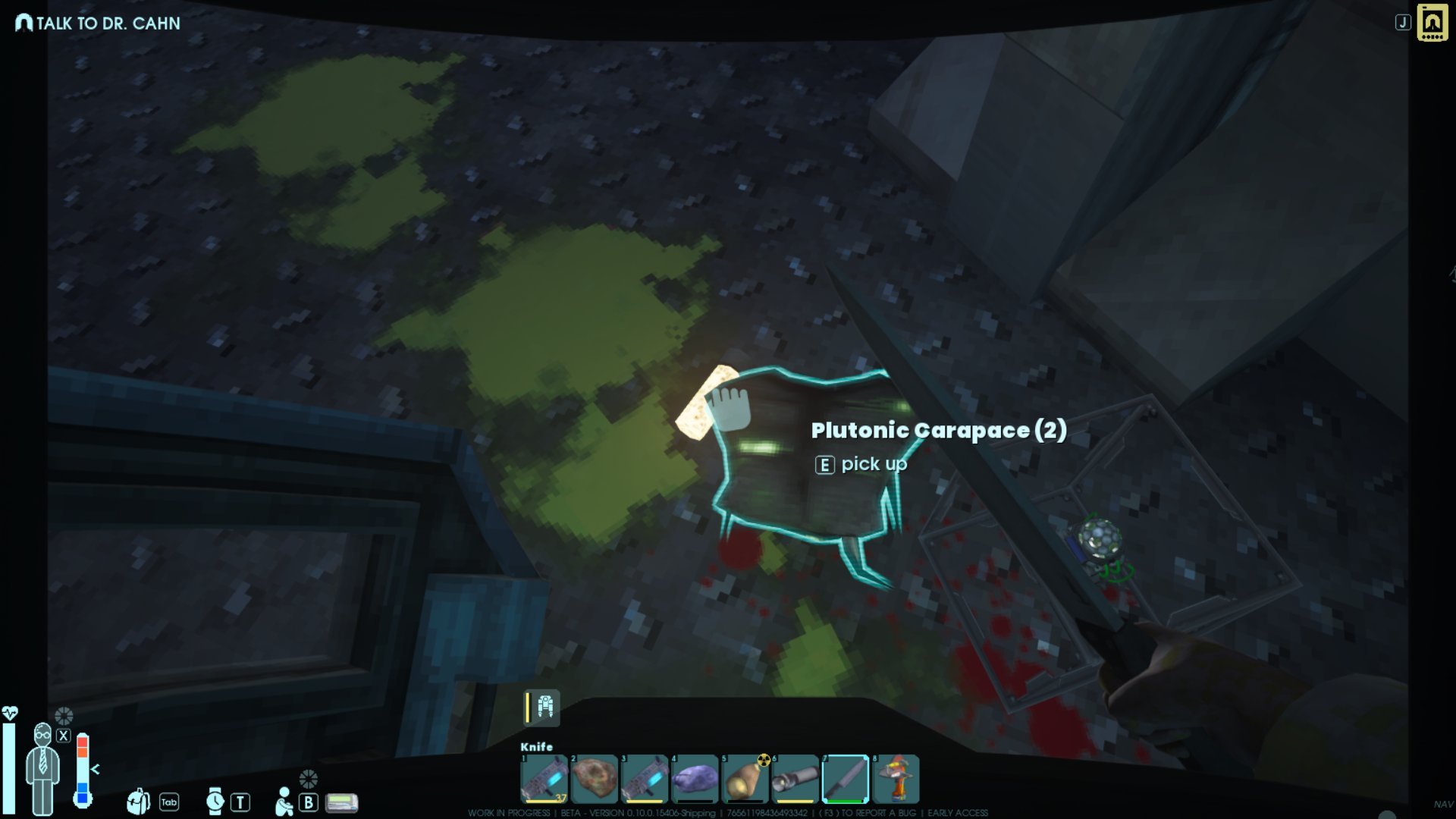This screenshot has width=1456, height=819.
Task: Open the scientist character status figure
Action: 42,769
